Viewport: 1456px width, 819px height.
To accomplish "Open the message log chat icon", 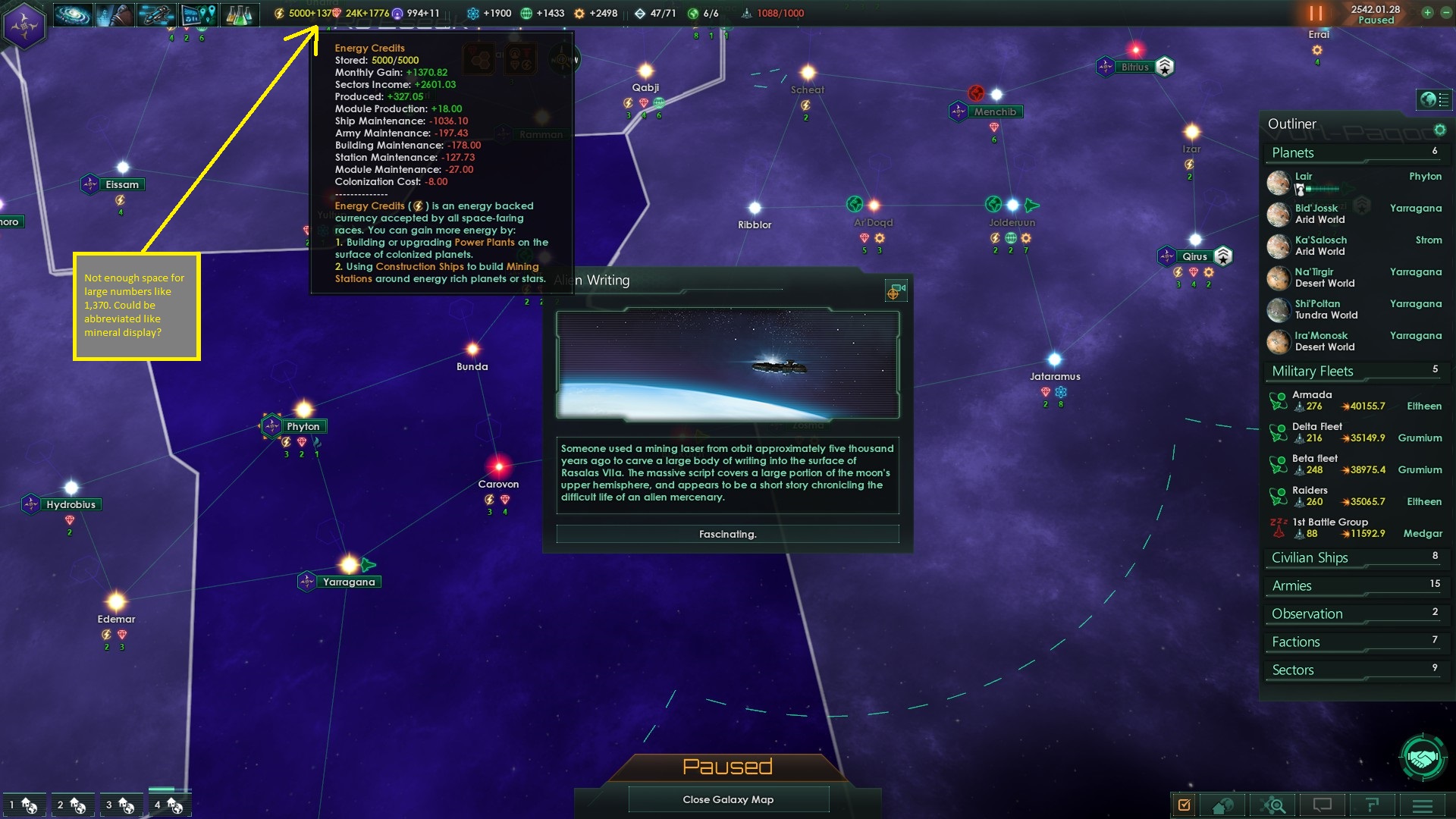I will tap(1323, 805).
